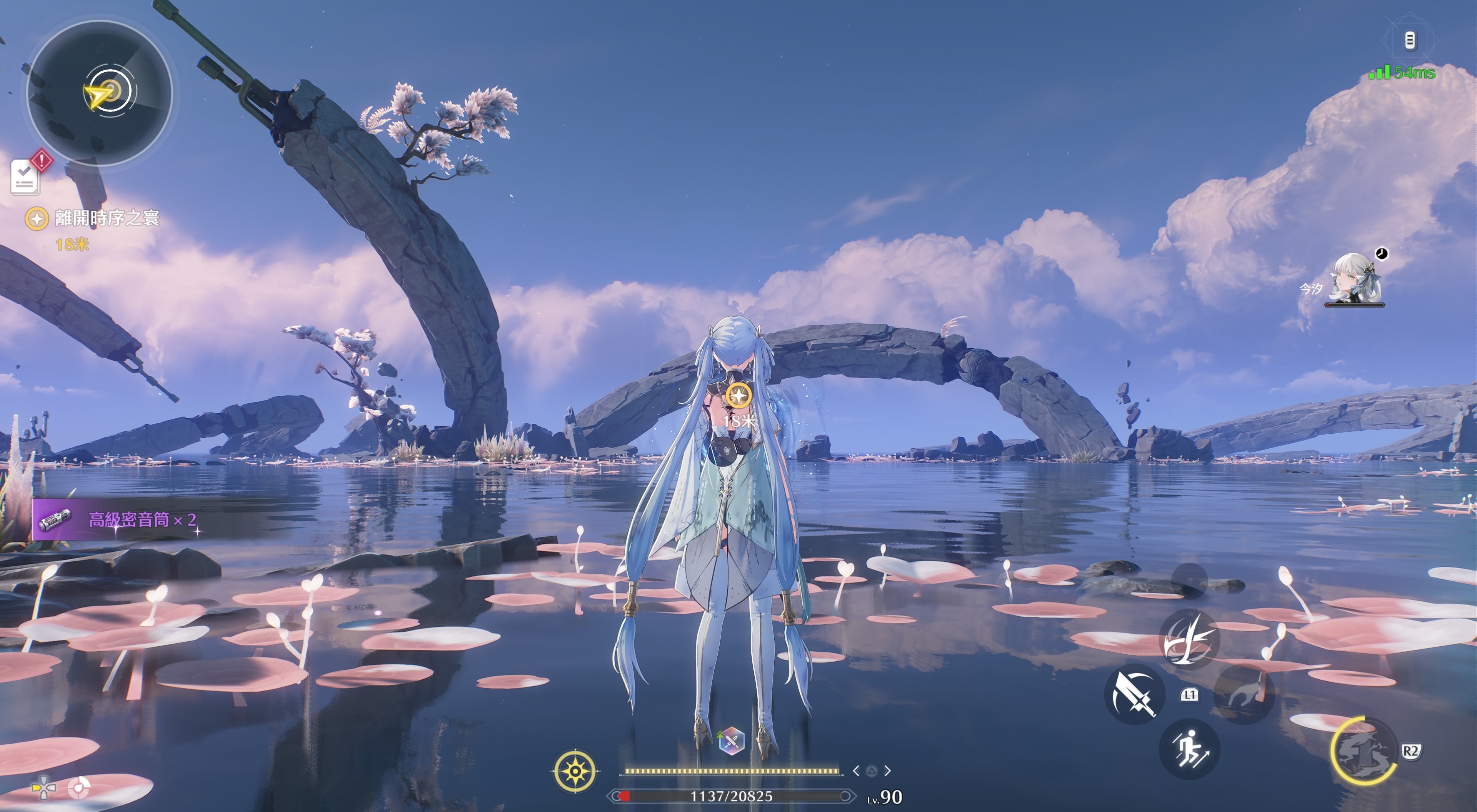This screenshot has height=812, width=1477.
Task: Open the menu icon above the ping
Action: 1410,40
